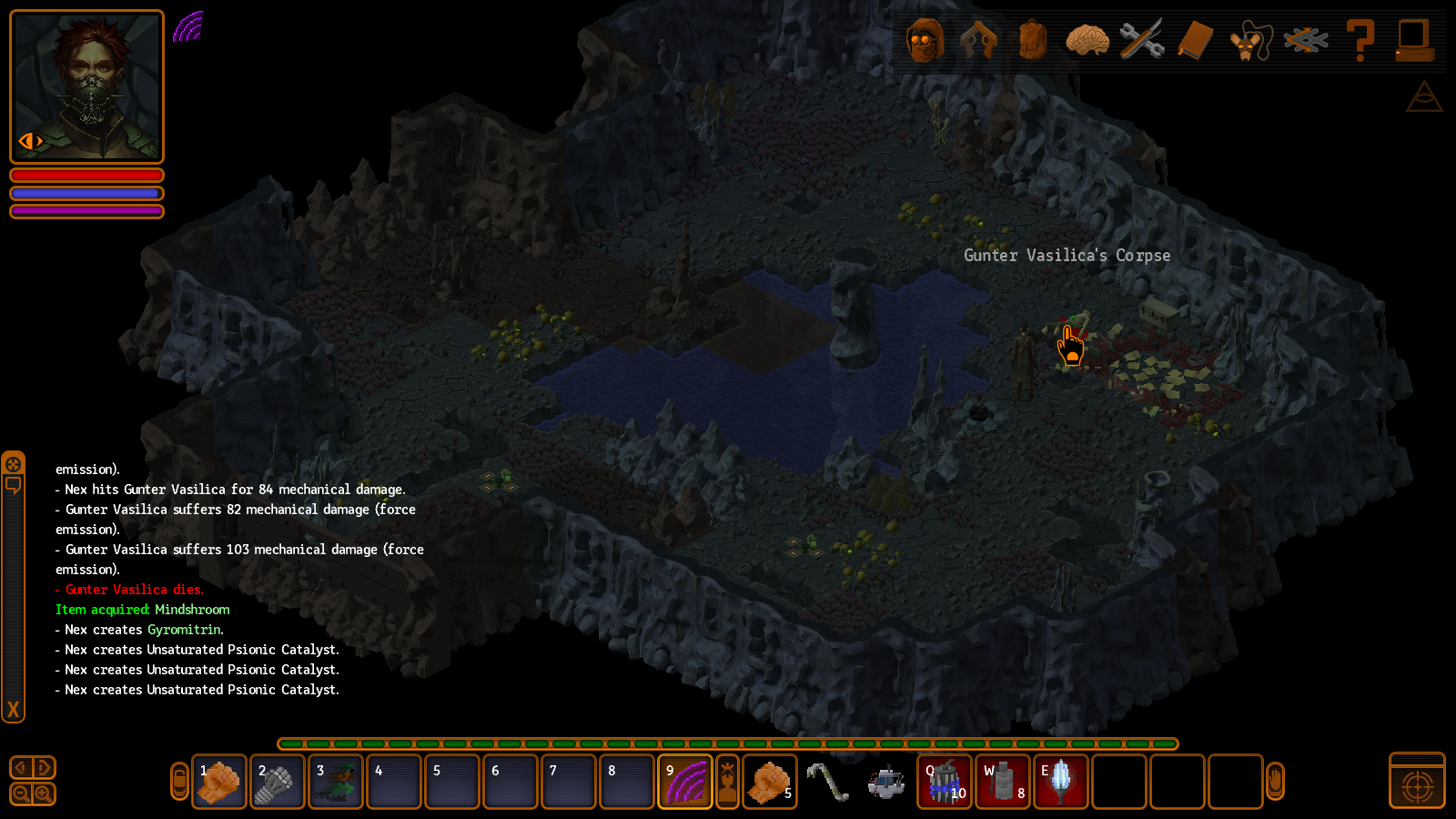This screenshot has height=819, width=1456.
Task: Open the crafting wrench-and-knife icon
Action: point(1142,41)
